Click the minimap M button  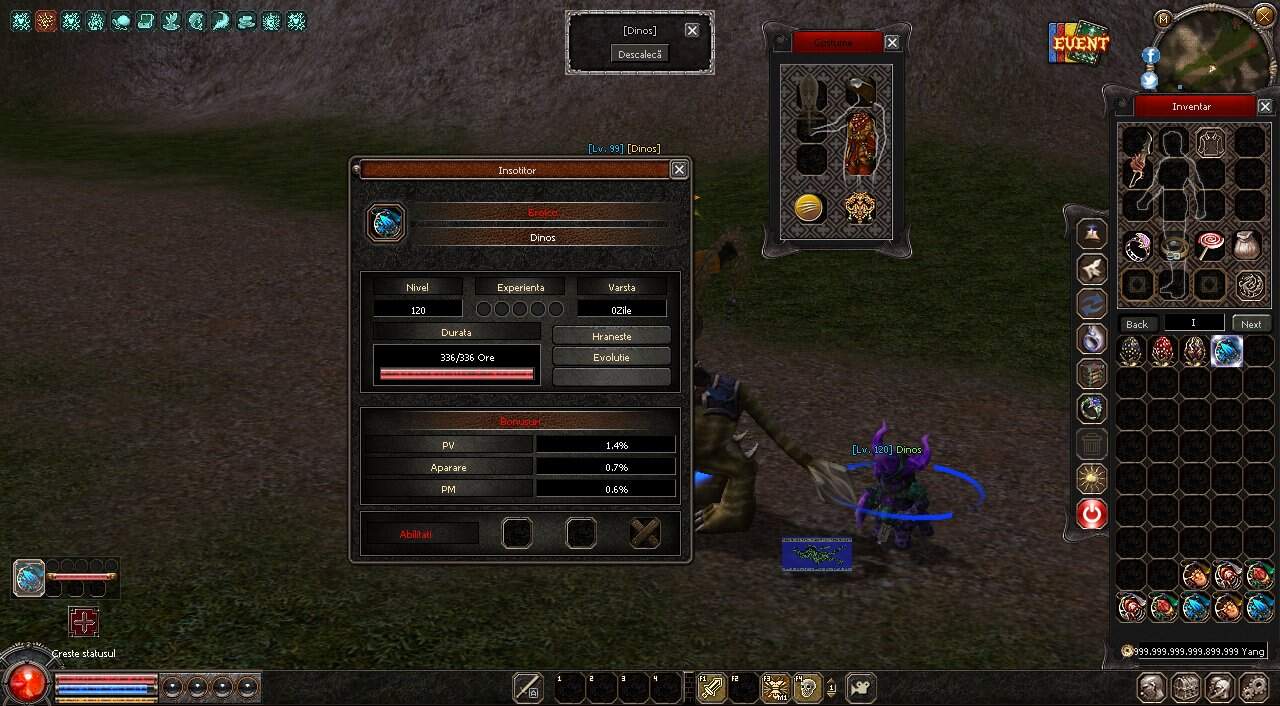(x=1162, y=19)
